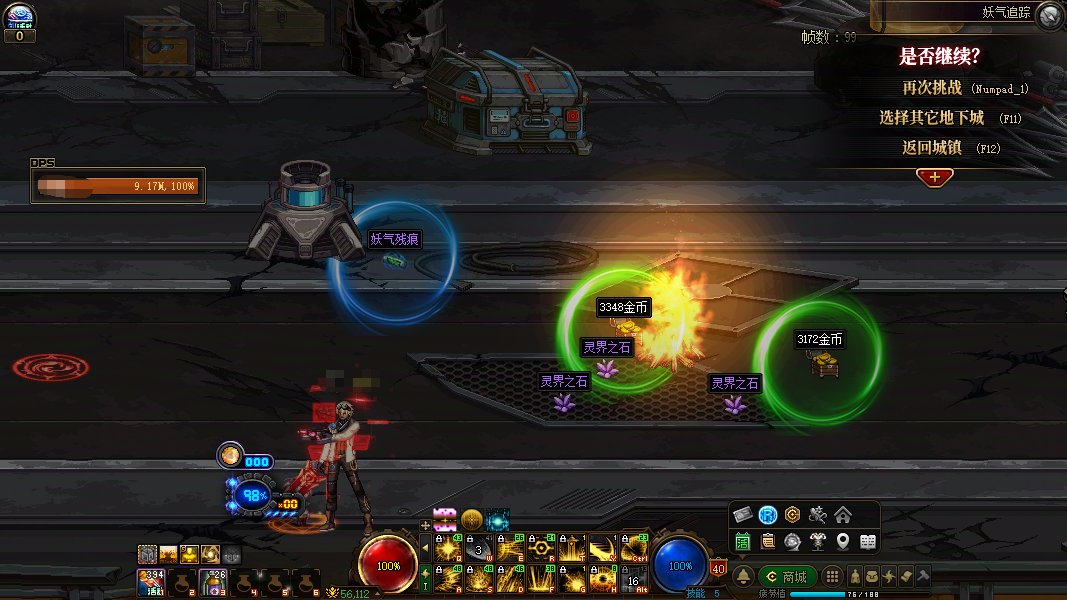Open the map location pin icon
The width and height of the screenshot is (1067, 600).
843,542
